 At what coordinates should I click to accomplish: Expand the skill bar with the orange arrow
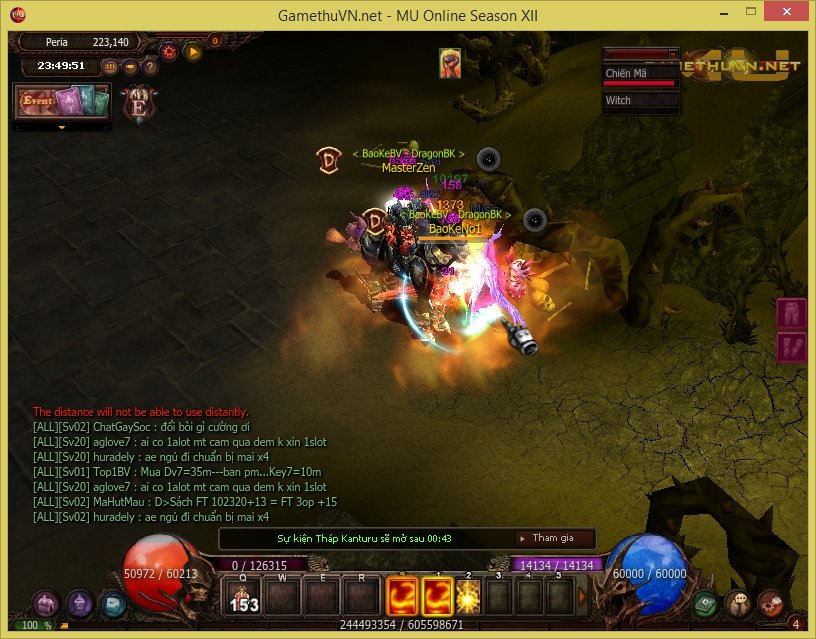(582, 597)
